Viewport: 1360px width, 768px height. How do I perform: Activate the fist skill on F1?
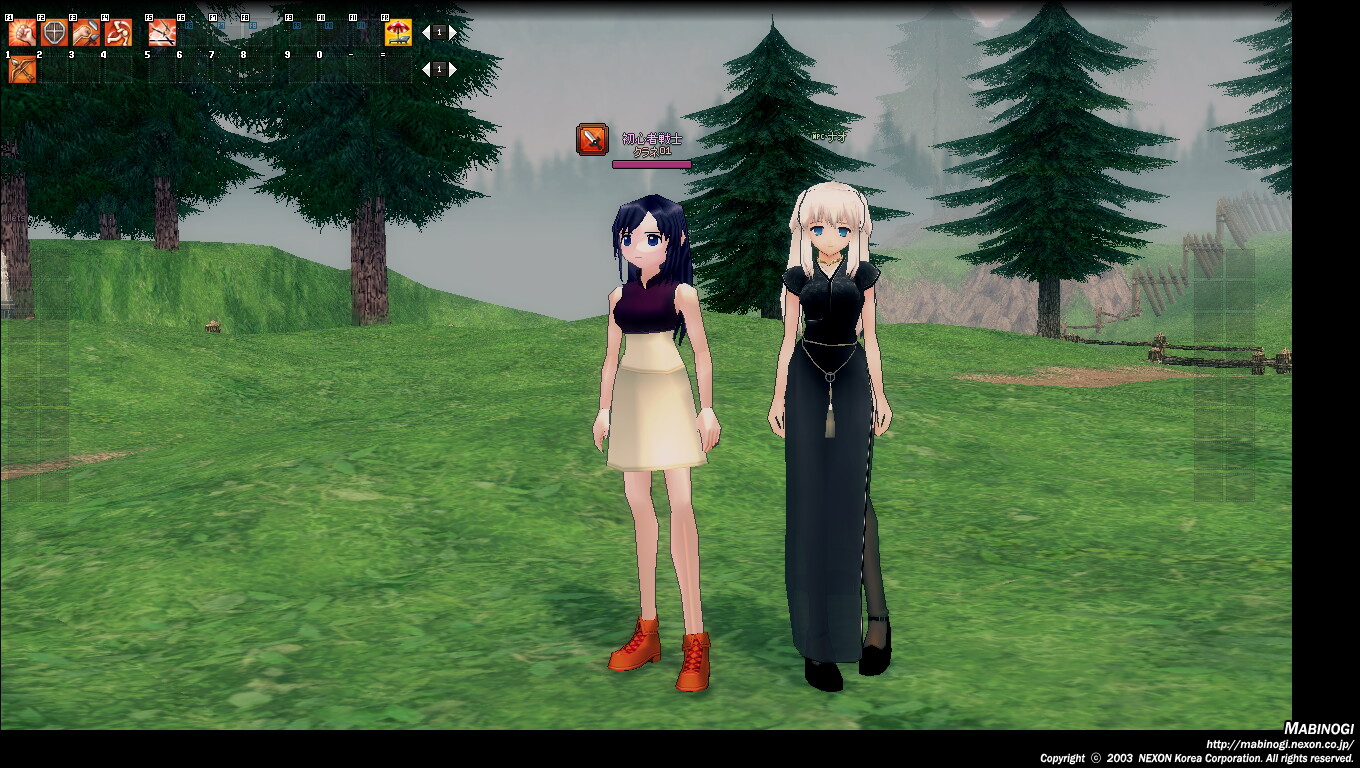pos(22,33)
